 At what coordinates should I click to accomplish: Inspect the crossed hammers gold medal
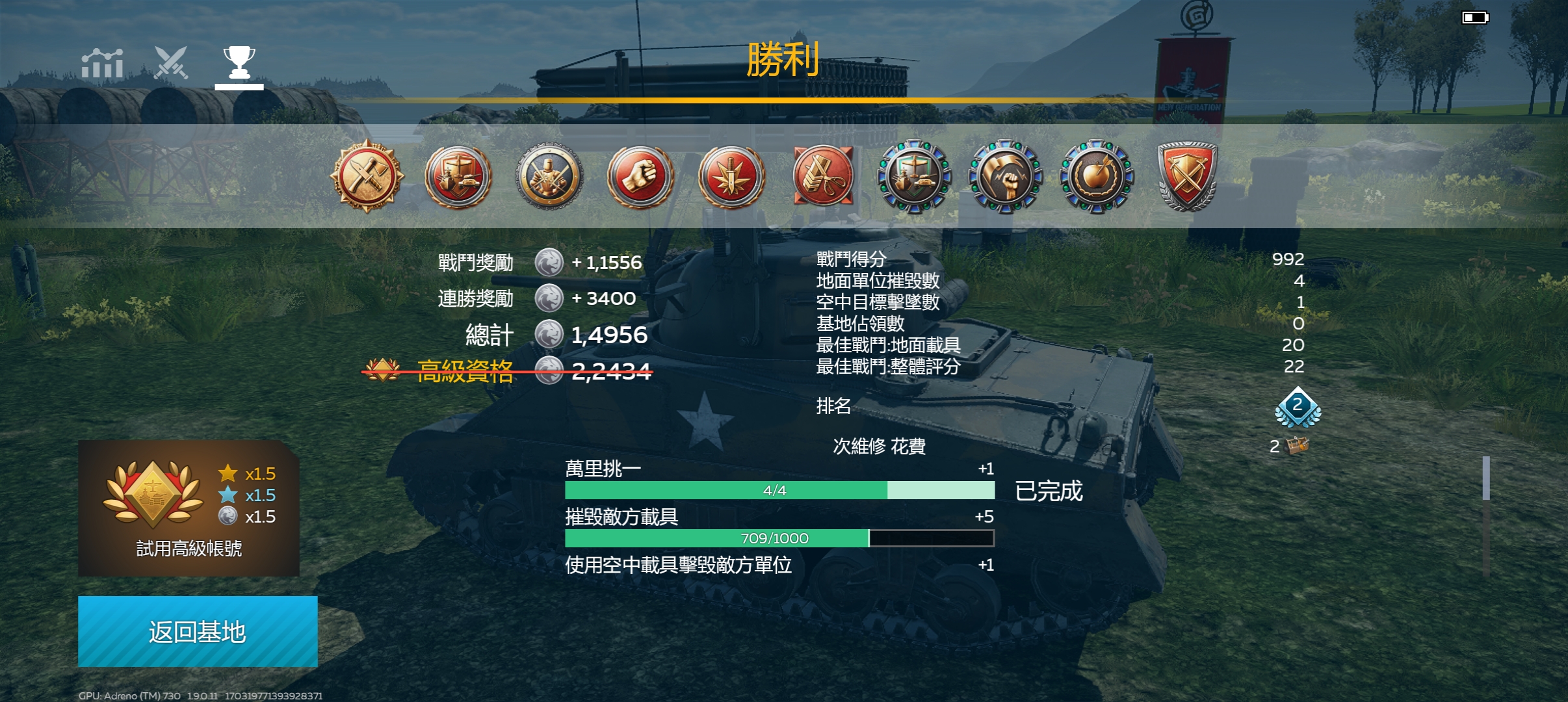click(x=367, y=176)
